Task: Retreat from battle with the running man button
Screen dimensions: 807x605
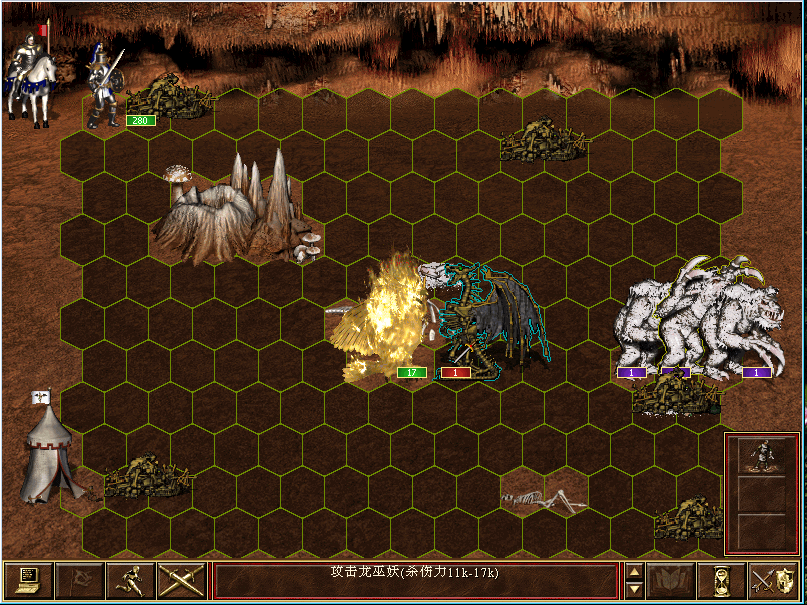Action: (x=131, y=580)
